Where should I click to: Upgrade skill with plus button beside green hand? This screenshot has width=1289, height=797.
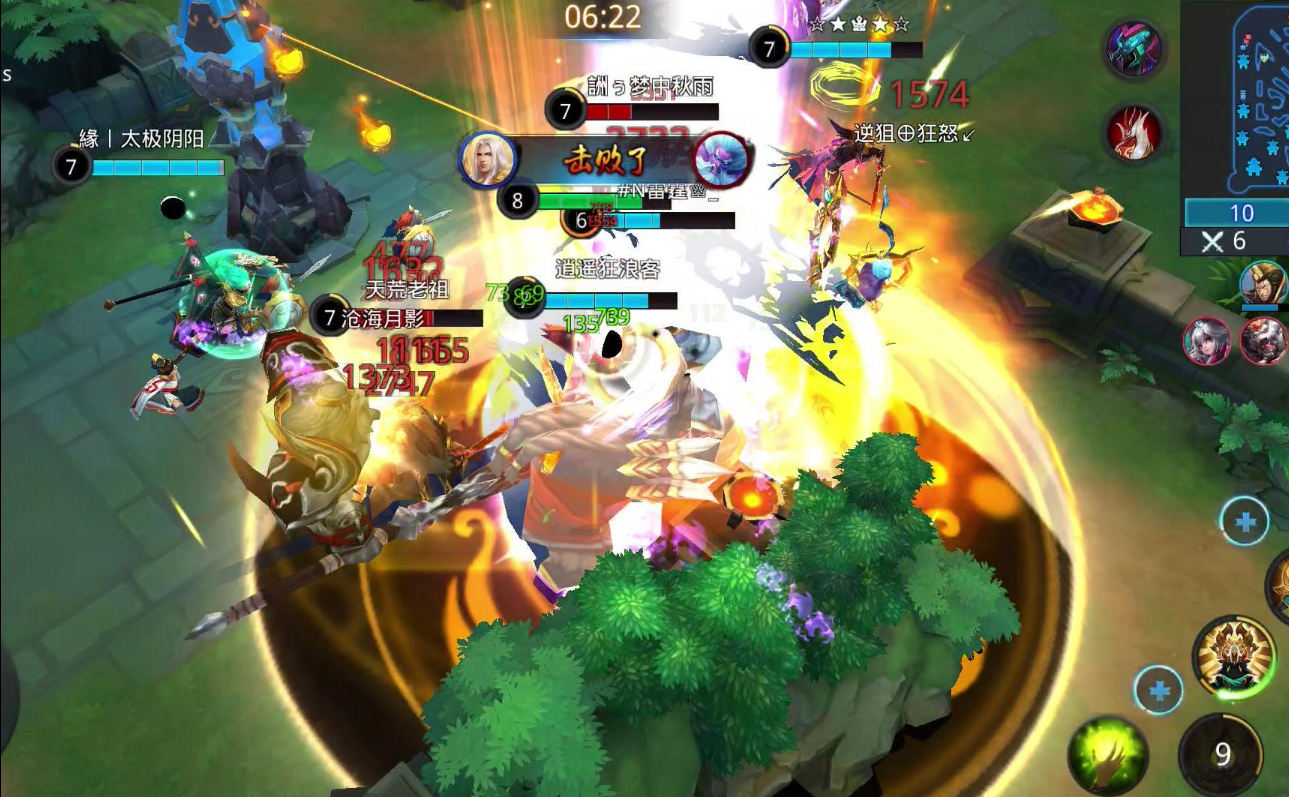[x=1158, y=690]
